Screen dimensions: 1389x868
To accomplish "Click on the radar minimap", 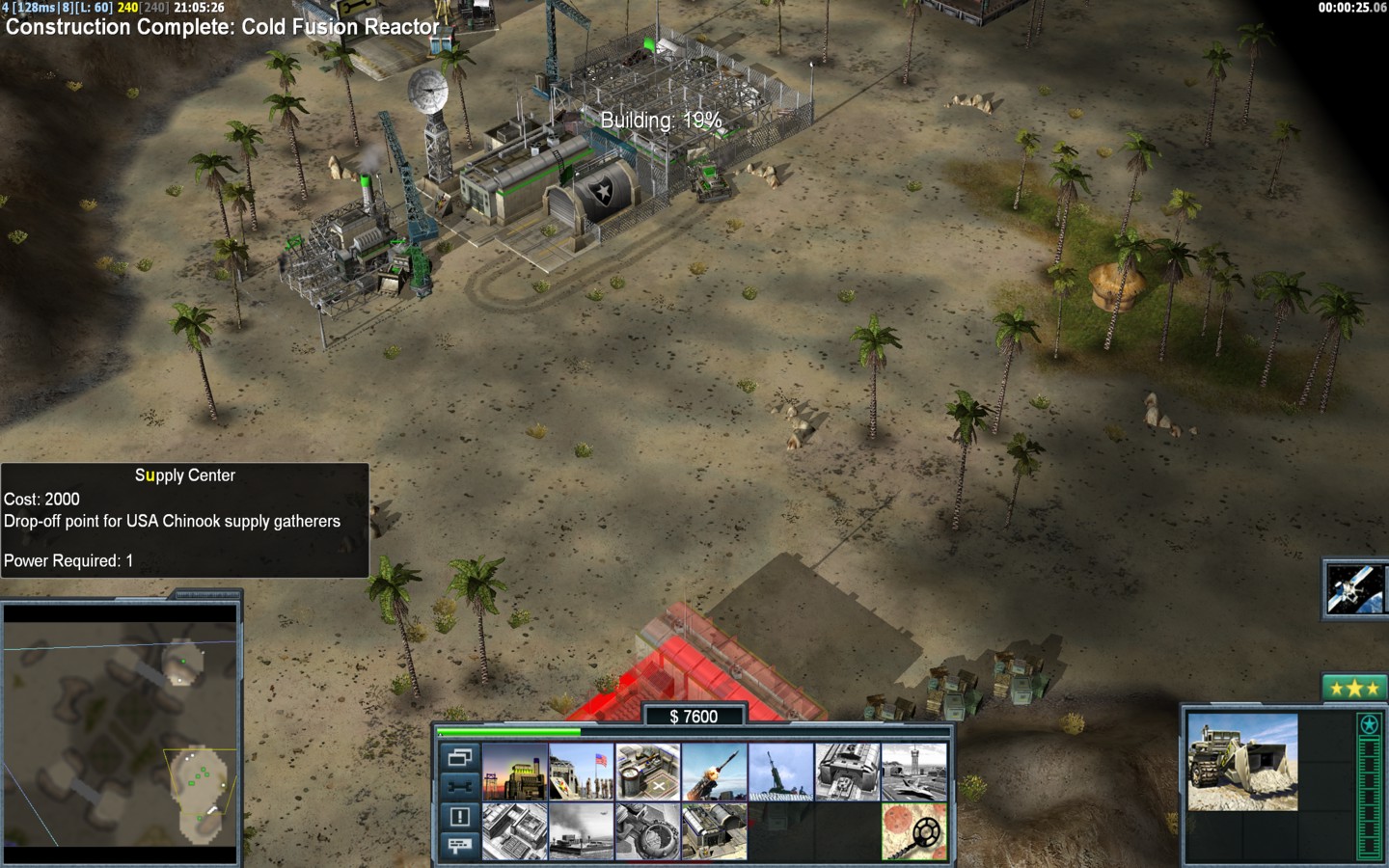I will [x=121, y=733].
